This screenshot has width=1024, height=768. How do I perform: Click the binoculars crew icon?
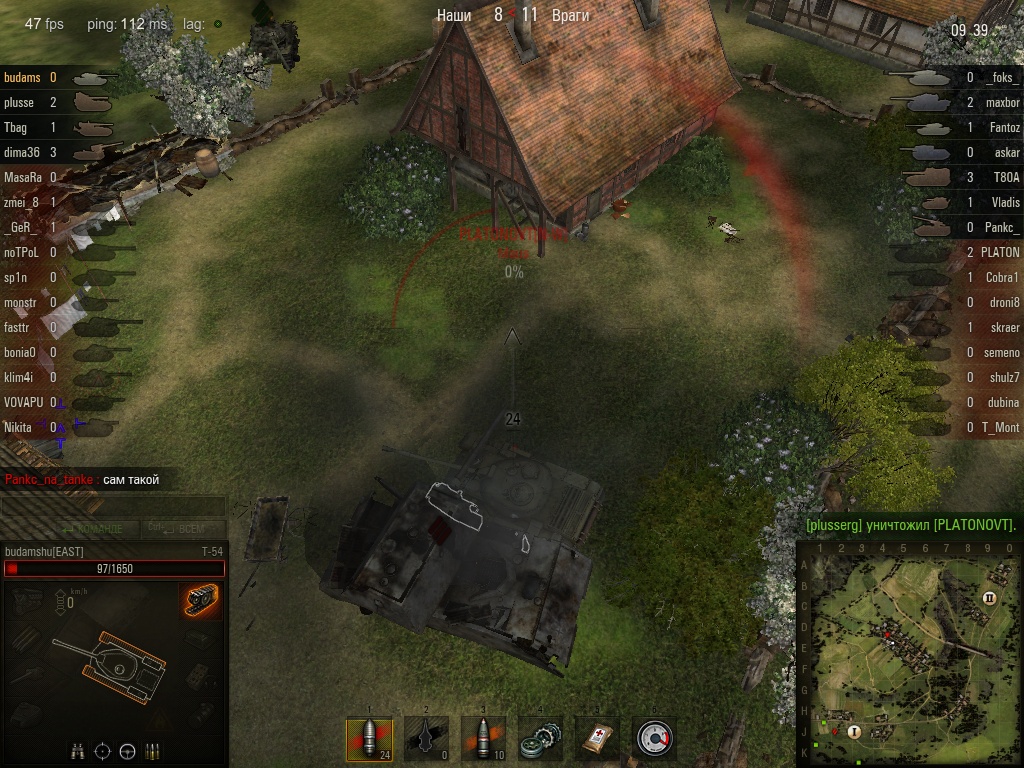pos(77,751)
